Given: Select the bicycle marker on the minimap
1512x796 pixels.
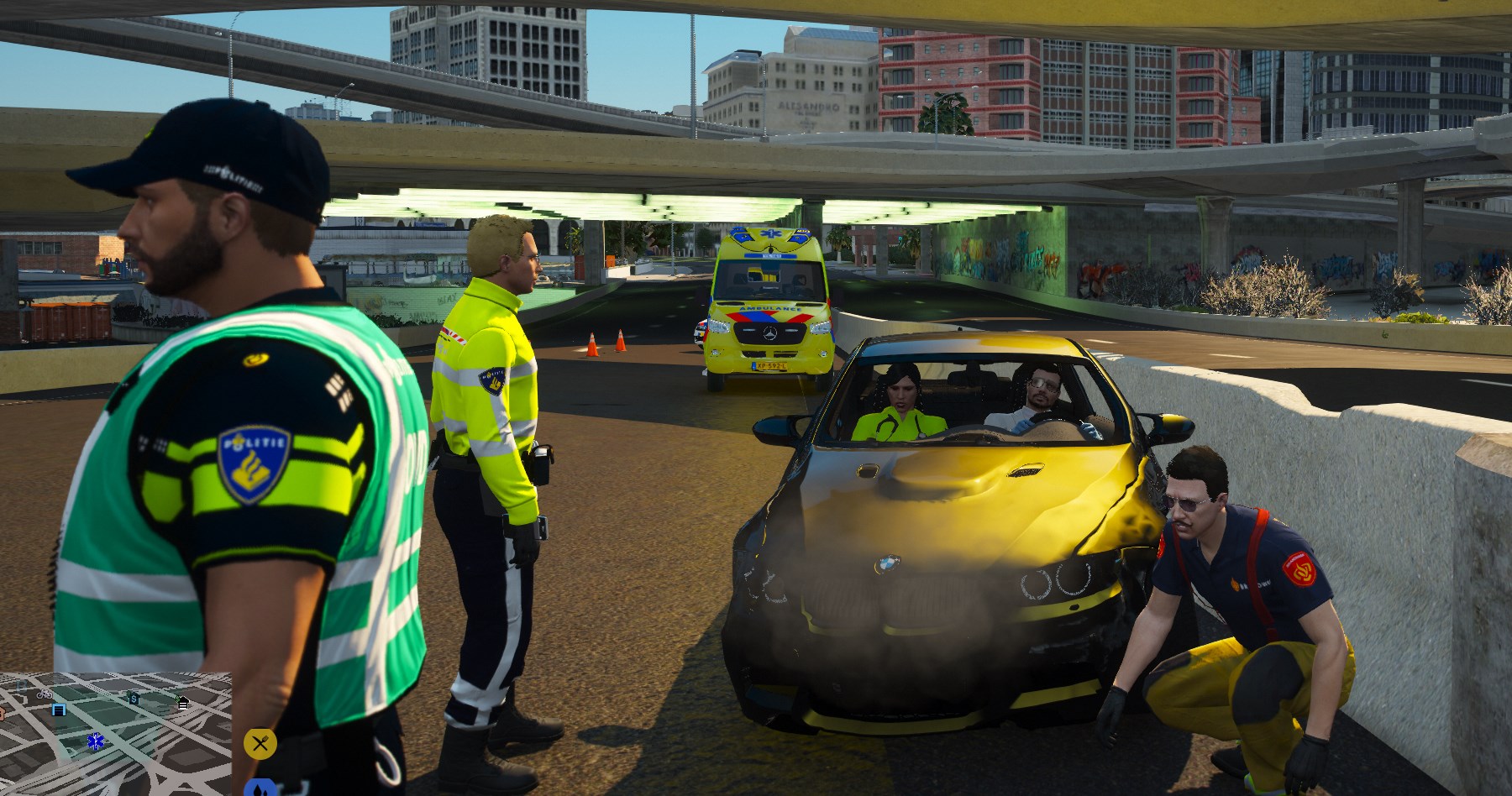Looking at the screenshot, I should click(45, 694).
